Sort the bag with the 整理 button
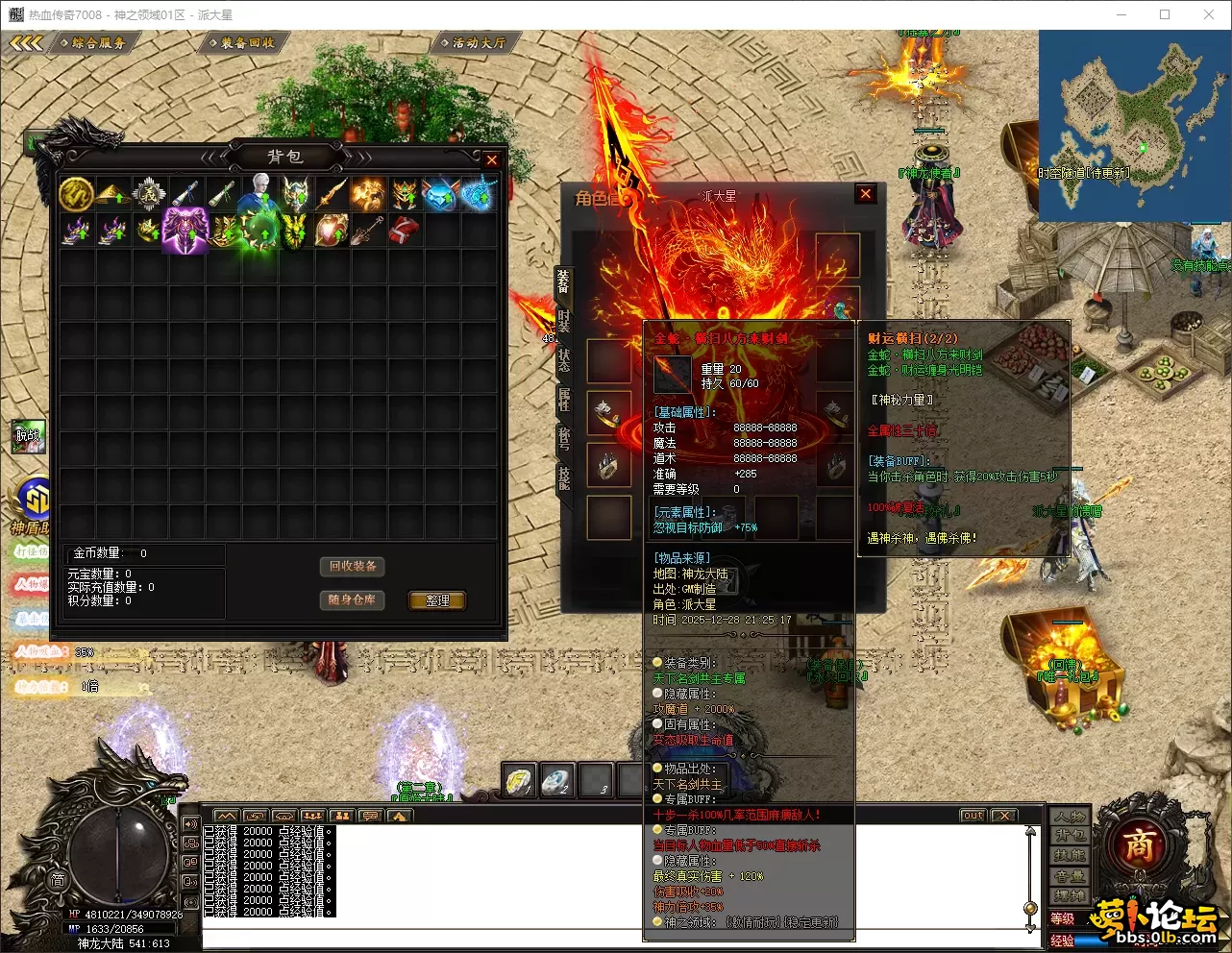 click(437, 600)
